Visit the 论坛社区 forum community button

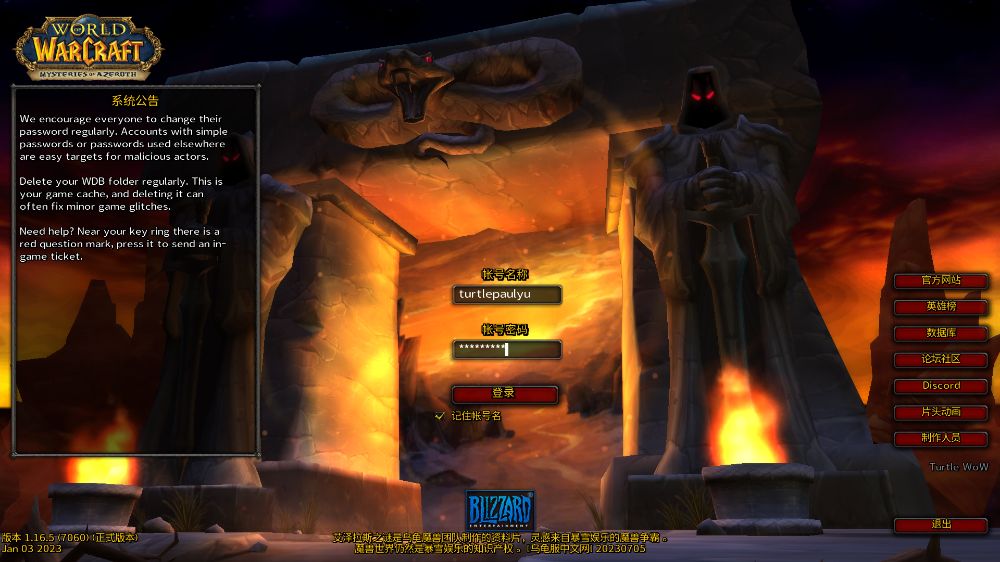(941, 359)
